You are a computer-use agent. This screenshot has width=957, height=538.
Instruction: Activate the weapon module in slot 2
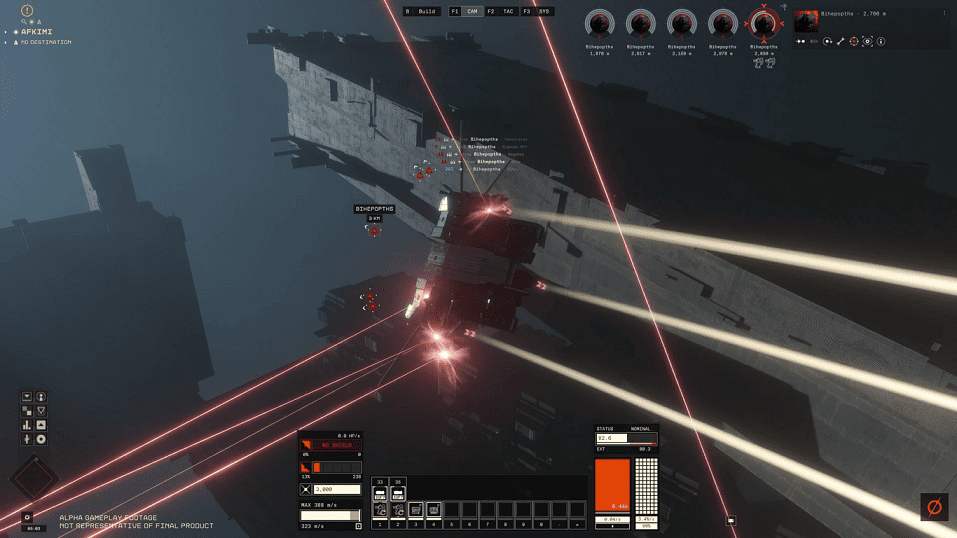[398, 510]
